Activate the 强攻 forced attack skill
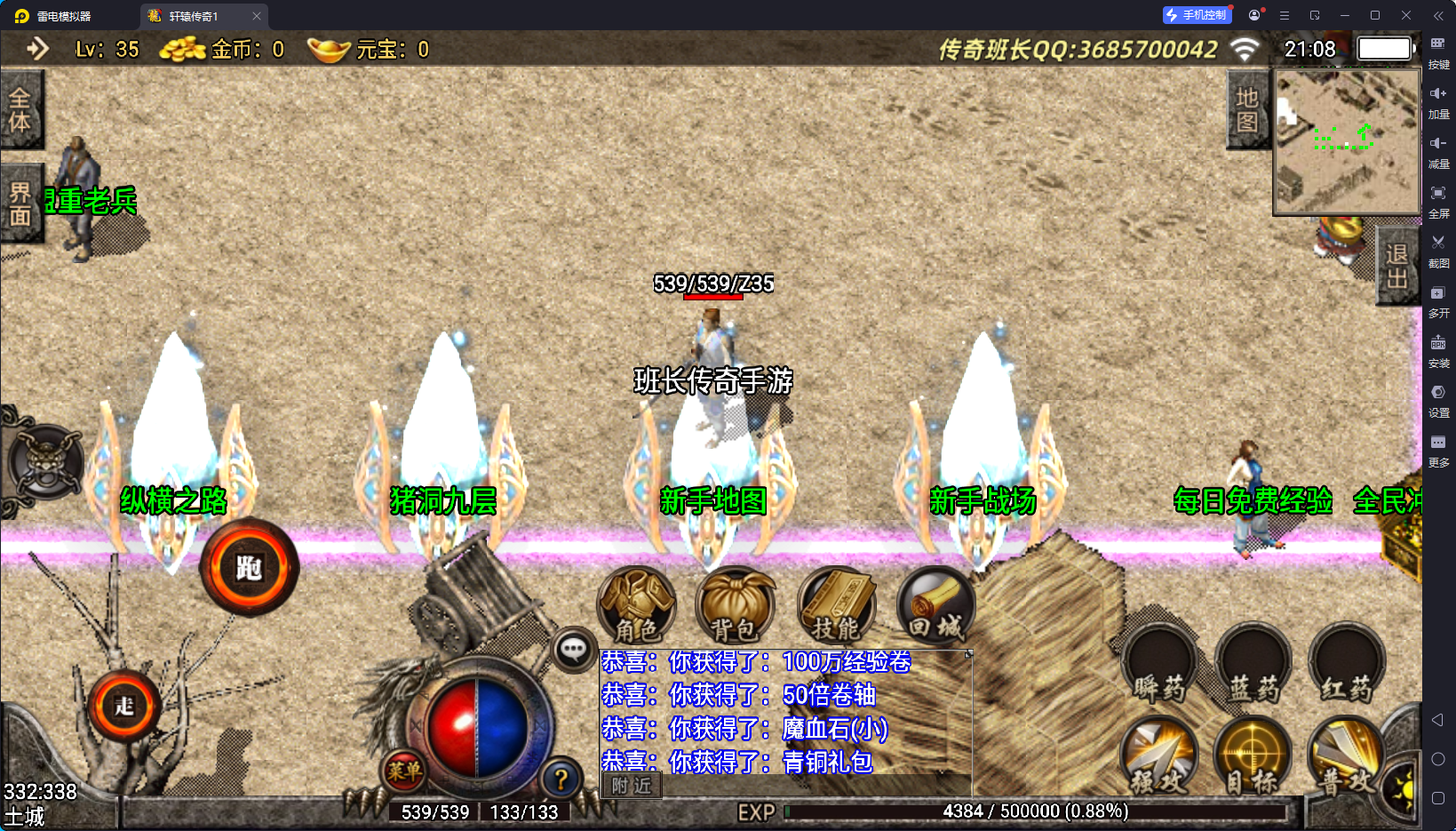Screen dimensions: 1456x831 1158,757
